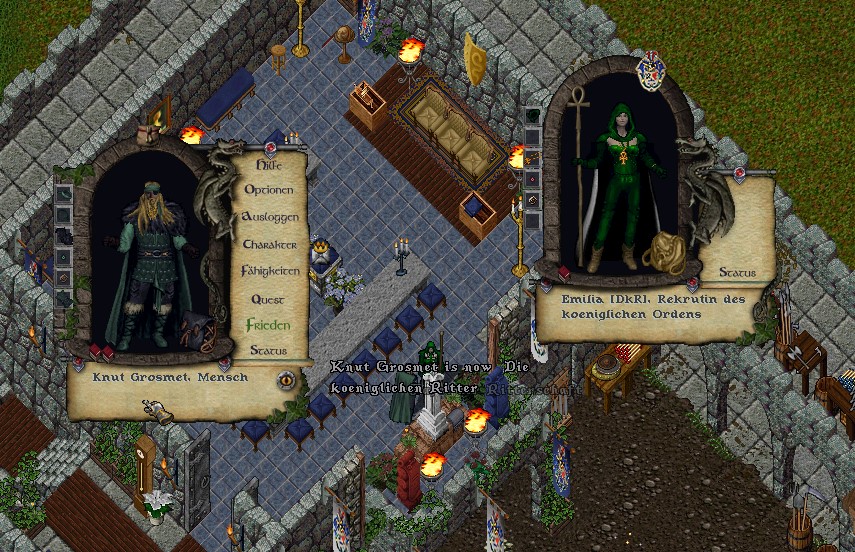Open the Fähigkeiten skills list
The image size is (855, 552).
coord(269,271)
